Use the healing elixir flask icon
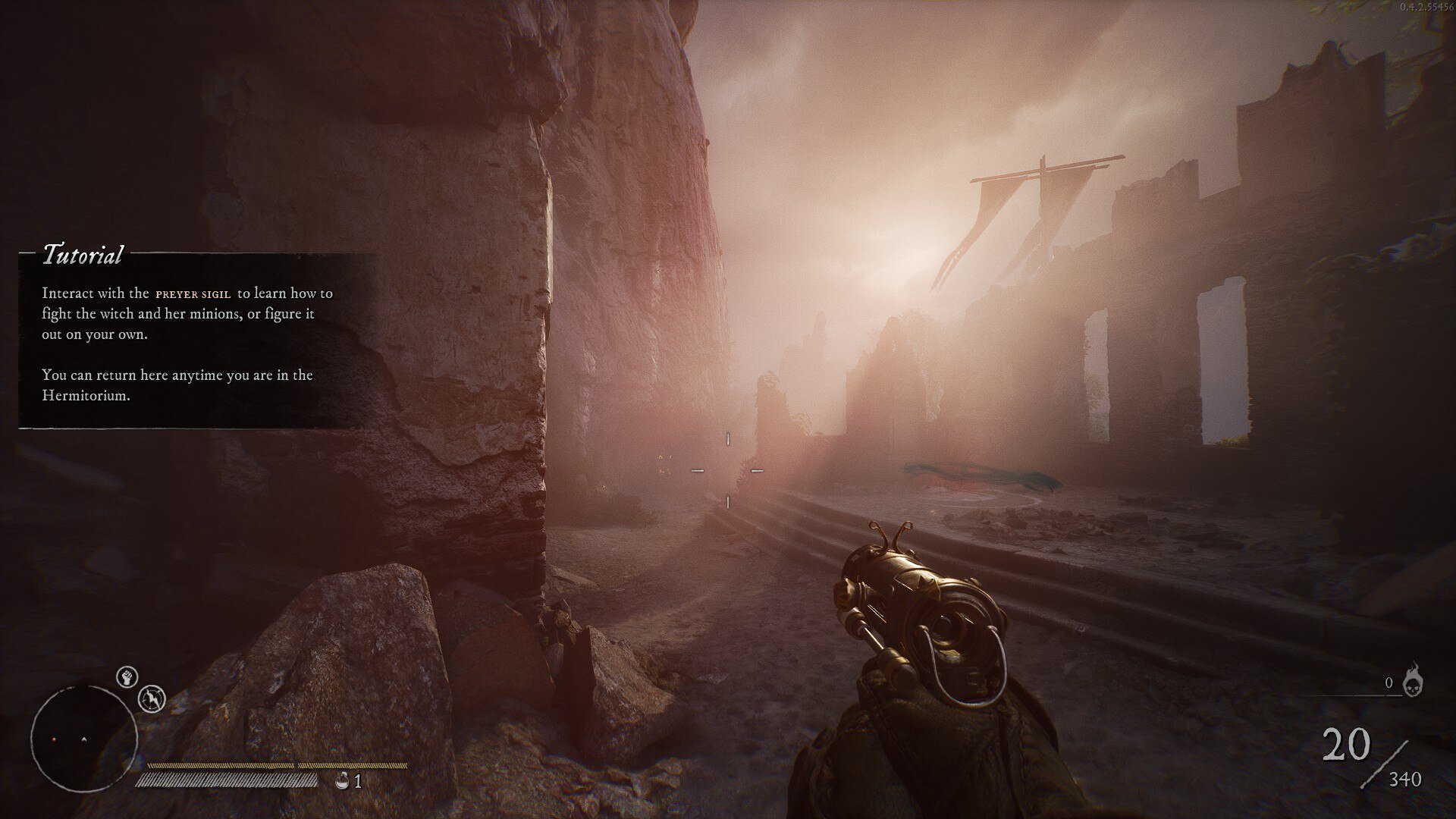 click(342, 780)
